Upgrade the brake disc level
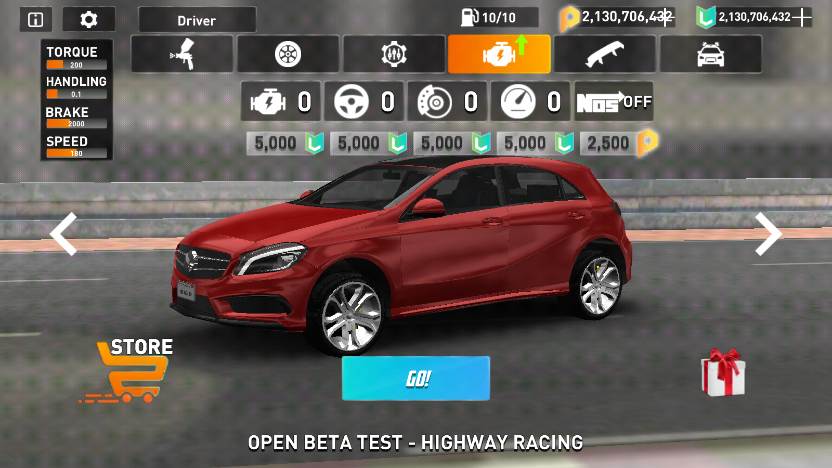Viewport: 832px width, 468px height. coord(447,102)
